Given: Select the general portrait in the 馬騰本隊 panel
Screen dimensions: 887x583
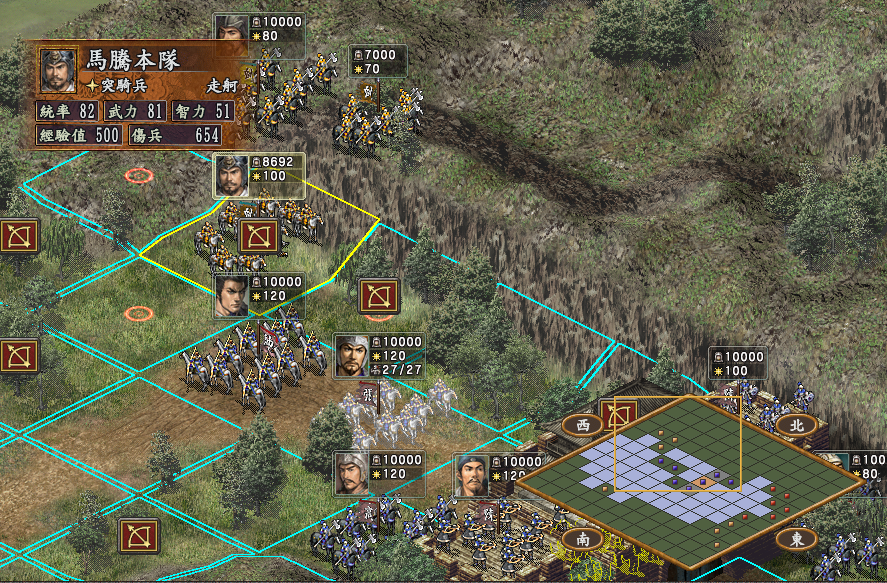Looking at the screenshot, I should (59, 69).
